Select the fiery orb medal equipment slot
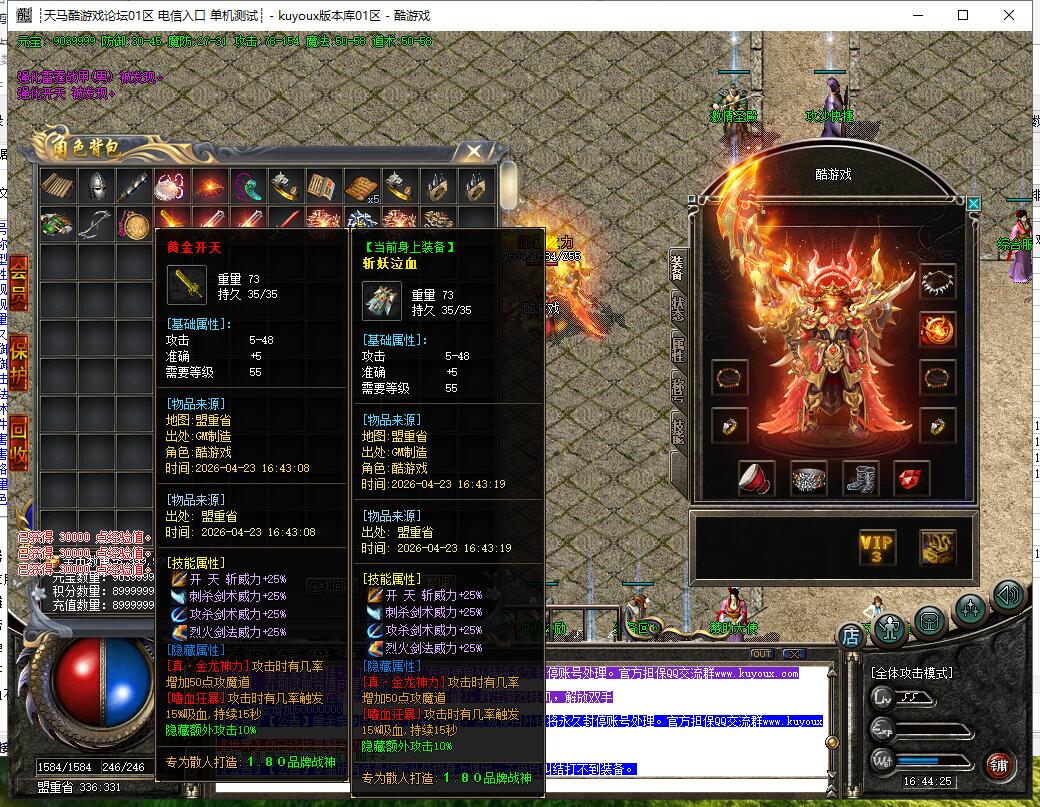Screen dimensions: 1040x807 point(937,329)
